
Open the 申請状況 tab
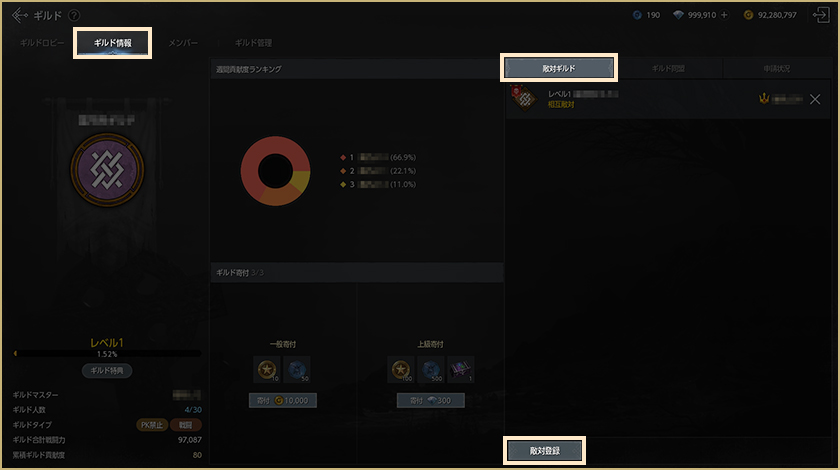(776, 68)
